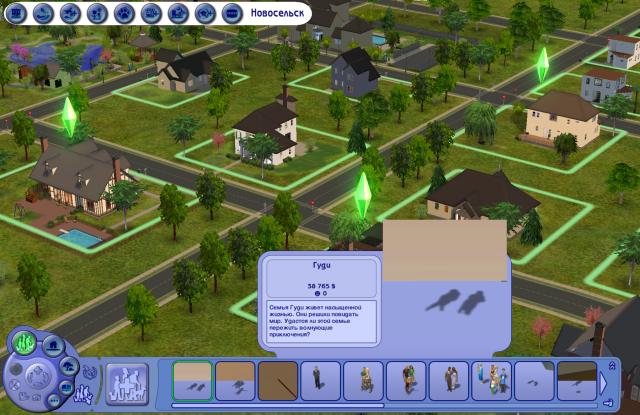This screenshot has height=415, width=640.
Task: Open the large family group button
Action: [x=126, y=381]
